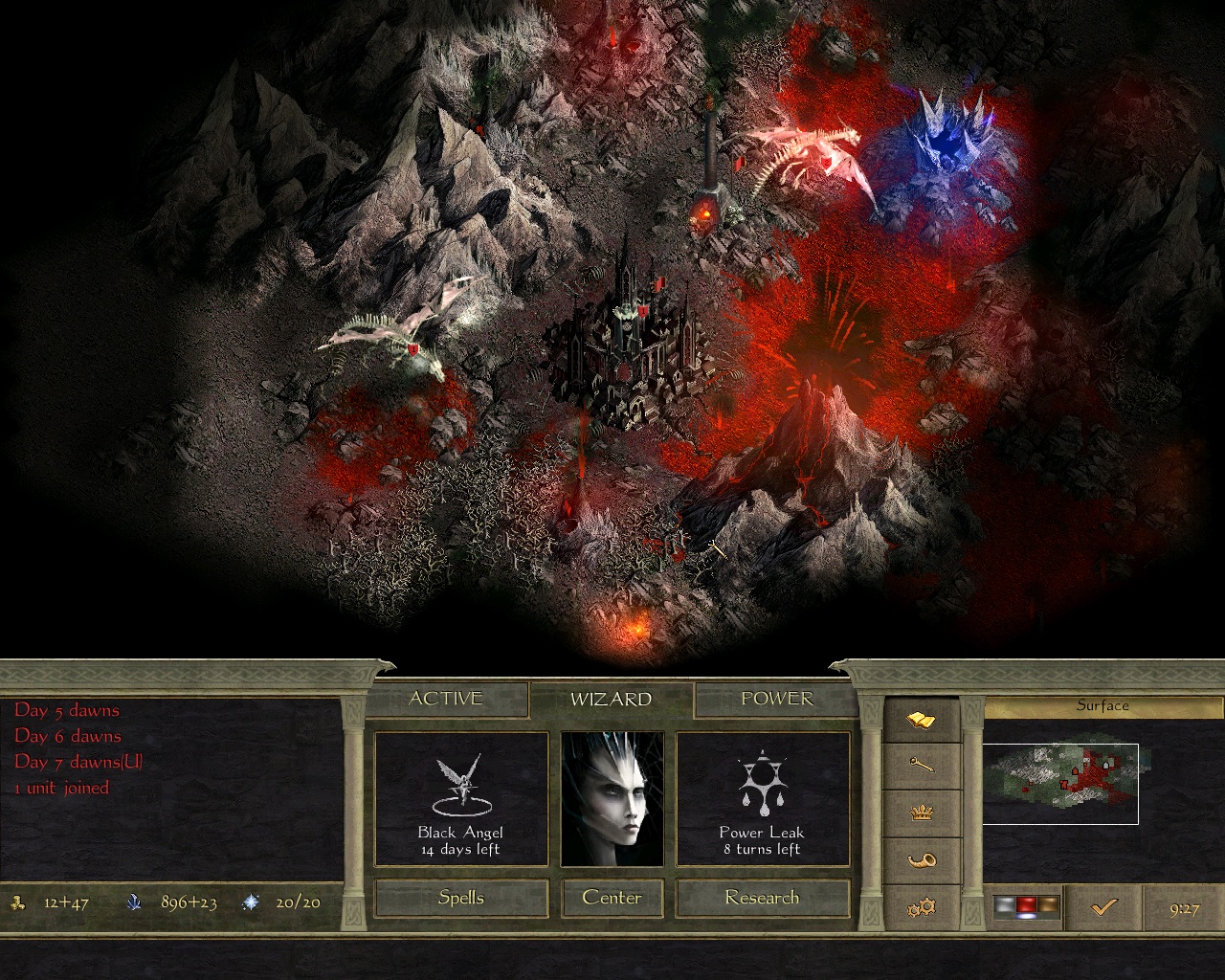Click the '1 unit joined' event message
The image size is (1225, 980).
[62, 788]
